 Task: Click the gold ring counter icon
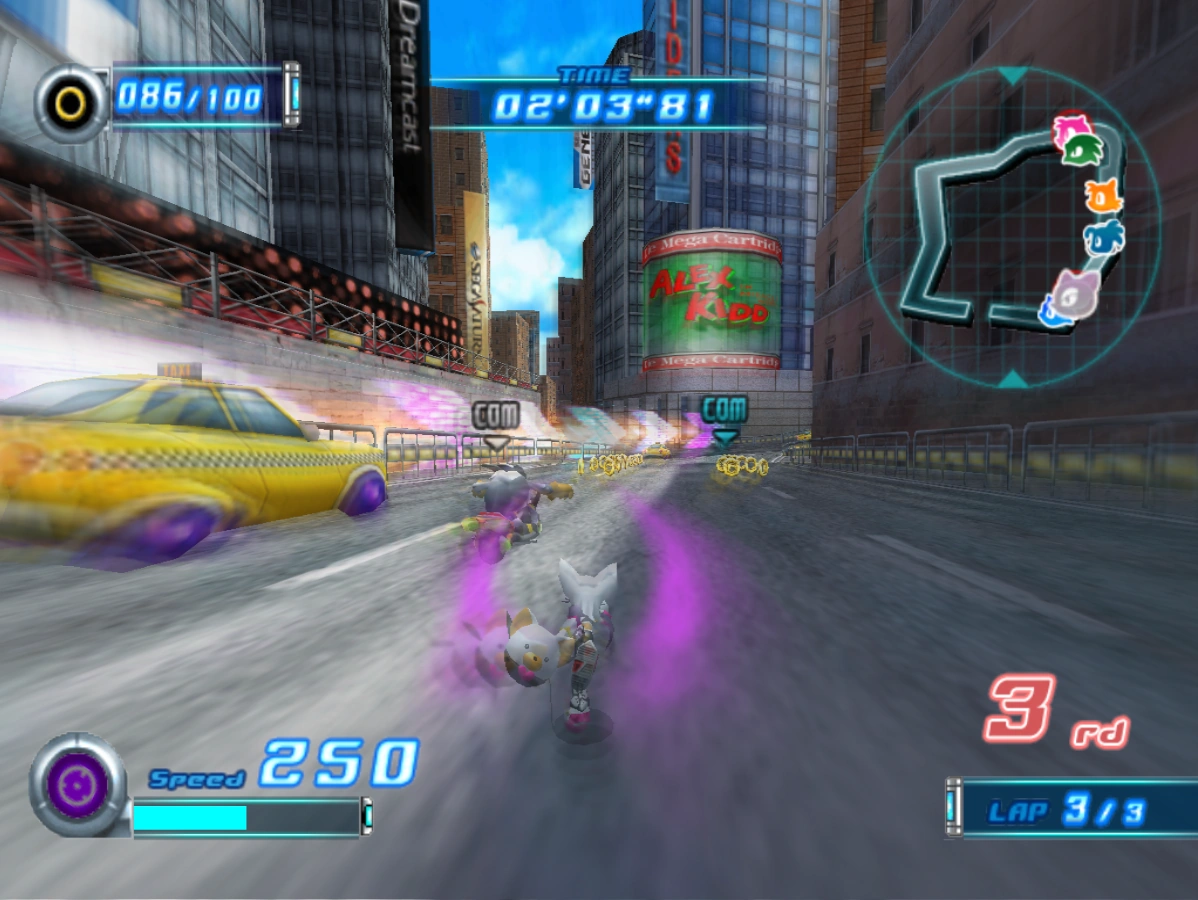(x=71, y=101)
